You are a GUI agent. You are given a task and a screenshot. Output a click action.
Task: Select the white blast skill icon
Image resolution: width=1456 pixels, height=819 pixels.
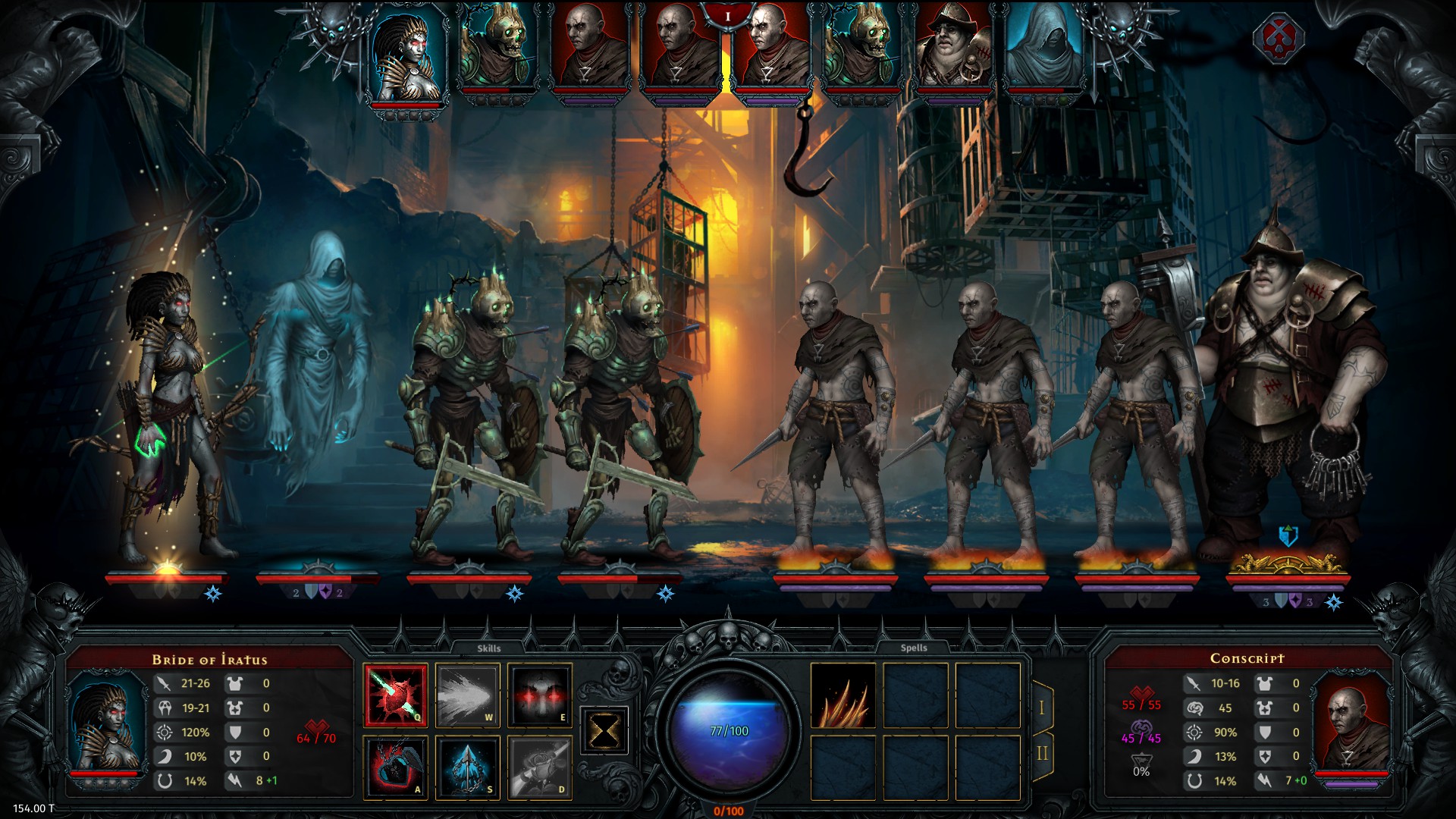pyautogui.click(x=467, y=695)
